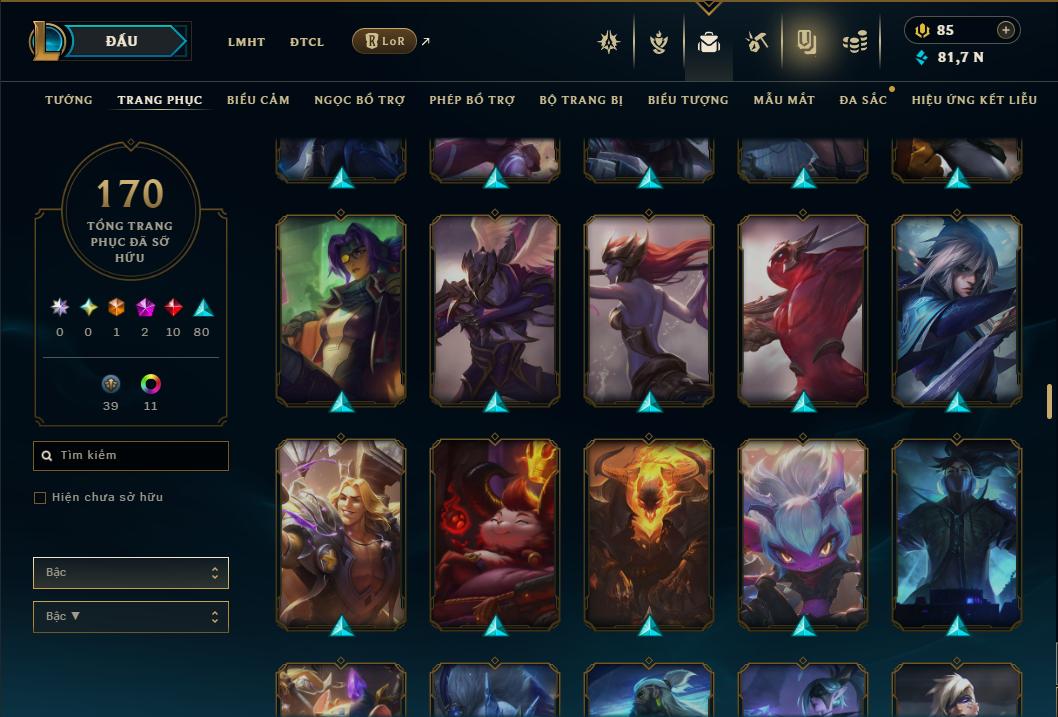Viewport: 1058px width, 717px height.
Task: Open the HIỆU ỨNG KẾT LIỄU tab
Action: pos(974,100)
